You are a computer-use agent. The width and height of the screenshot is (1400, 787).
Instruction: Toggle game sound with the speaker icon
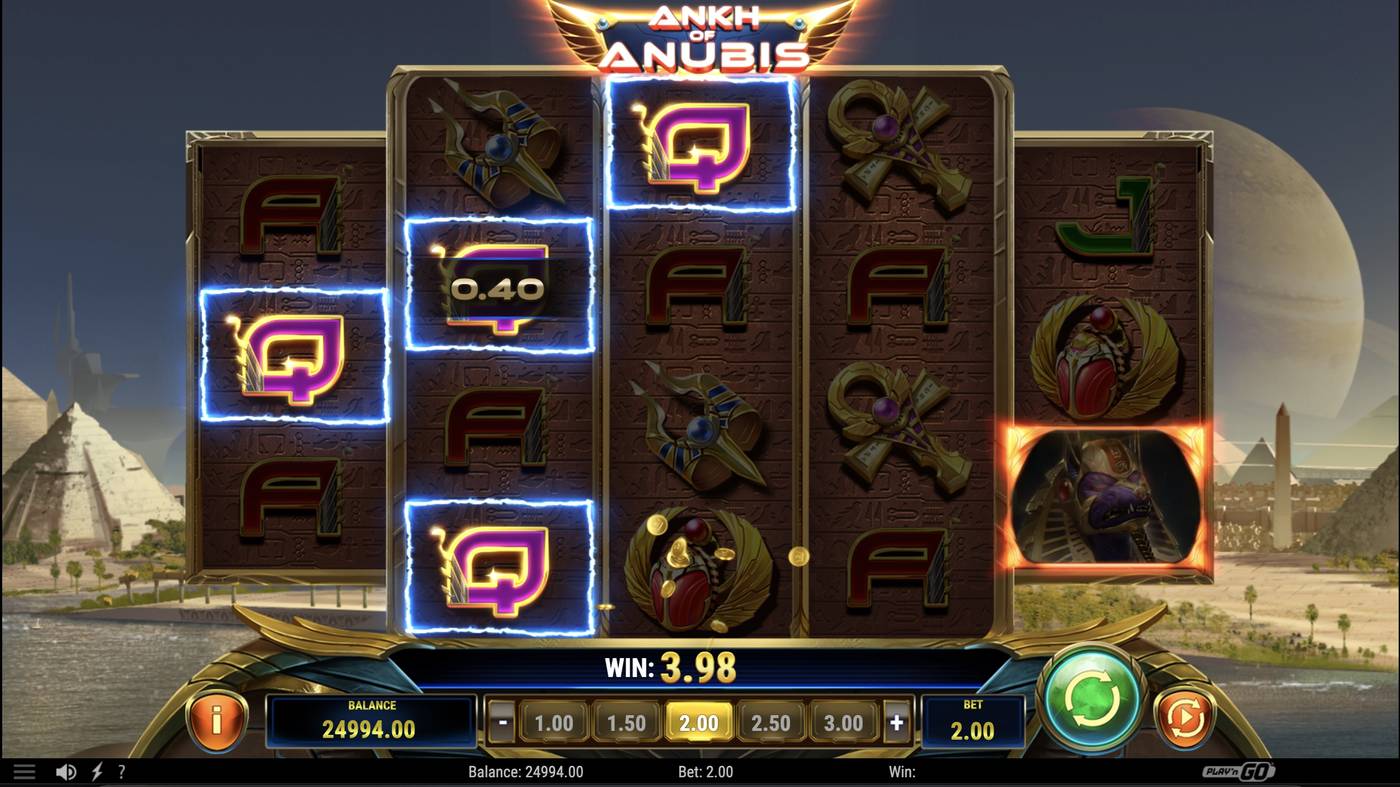click(65, 770)
